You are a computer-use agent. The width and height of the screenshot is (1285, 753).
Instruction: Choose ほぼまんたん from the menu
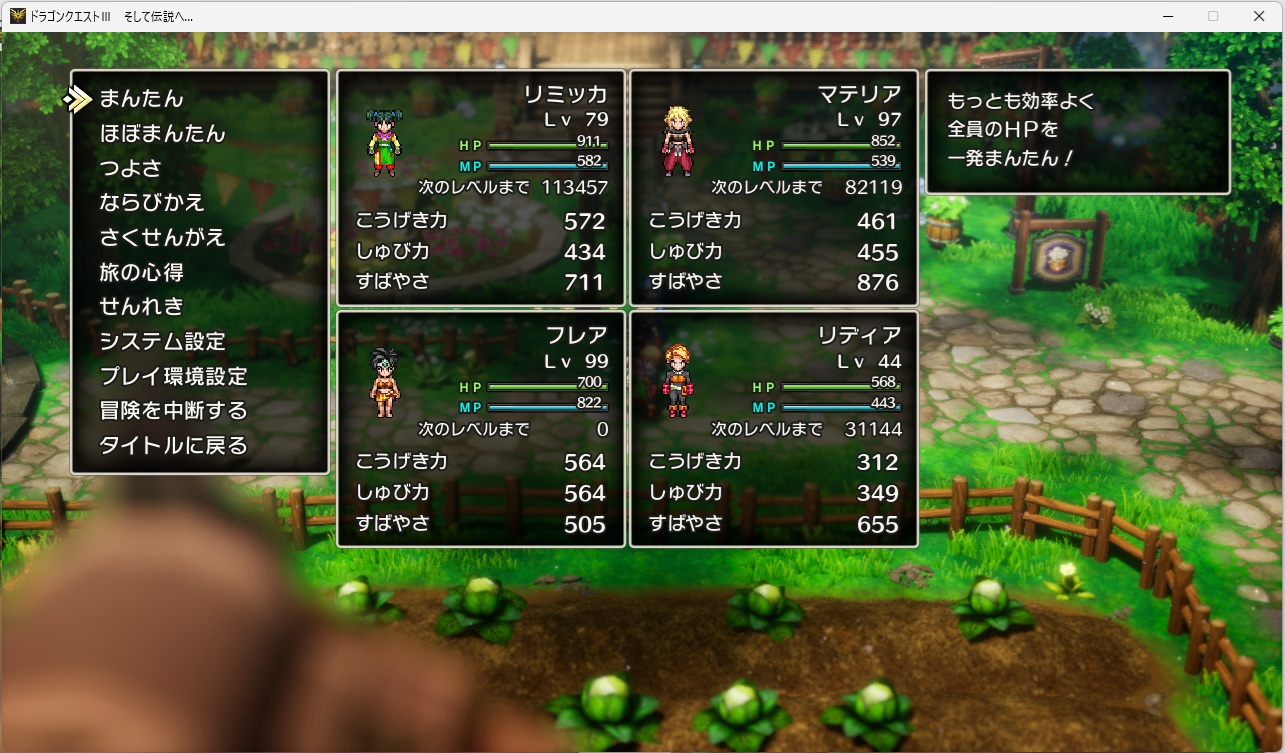(162, 134)
